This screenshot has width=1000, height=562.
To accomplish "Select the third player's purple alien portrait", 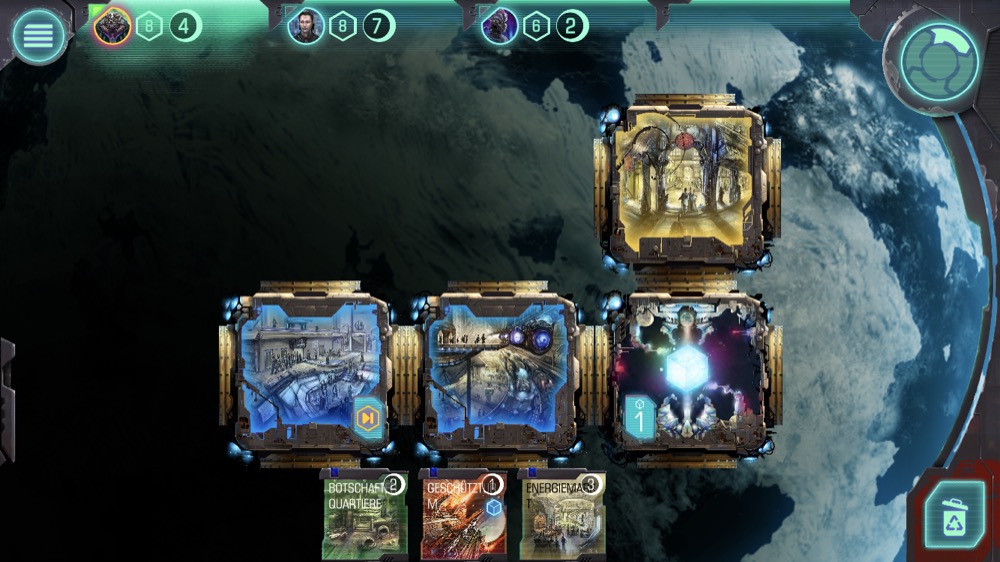I will point(499,26).
